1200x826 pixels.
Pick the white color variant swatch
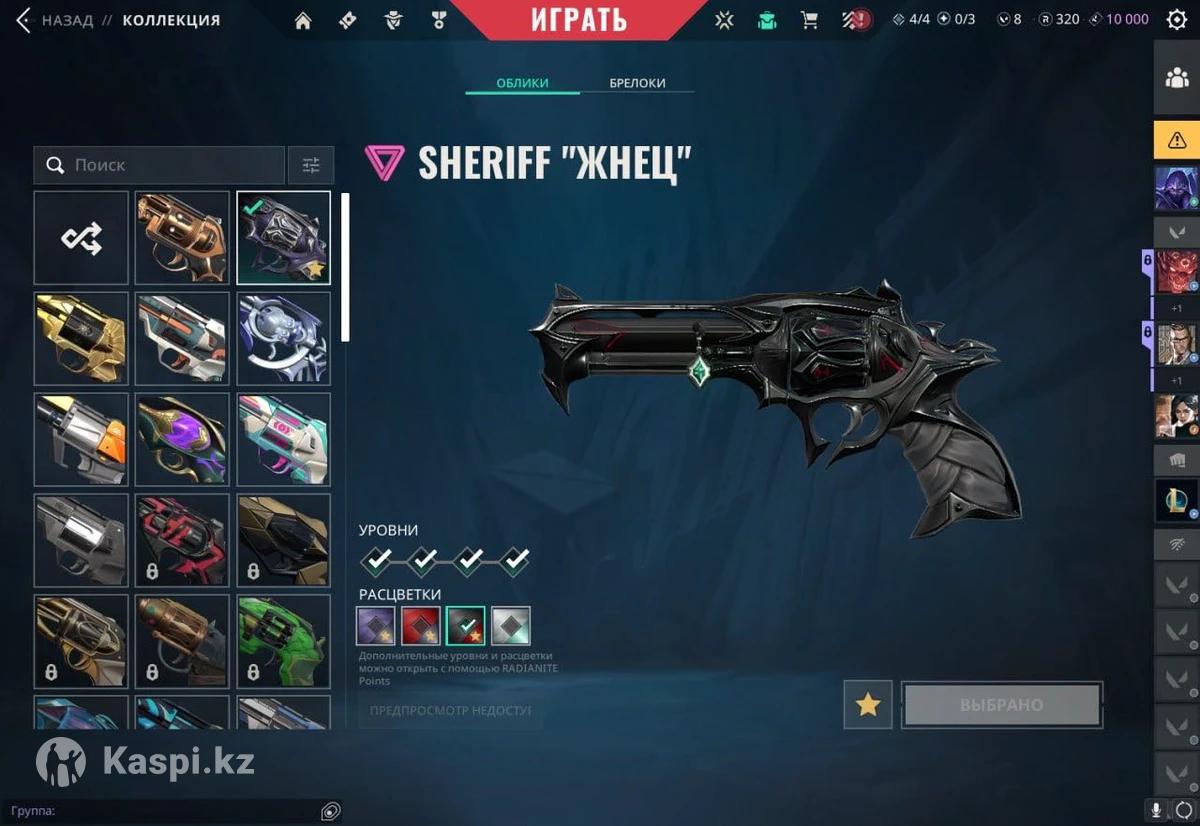click(511, 626)
